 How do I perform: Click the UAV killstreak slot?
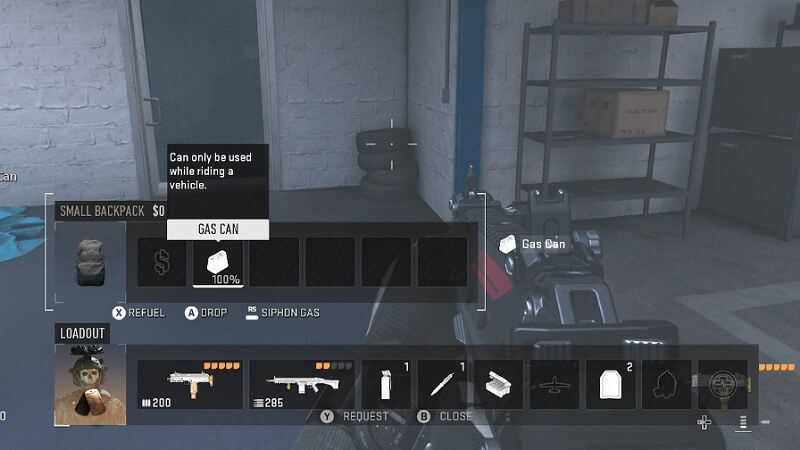[x=554, y=385]
